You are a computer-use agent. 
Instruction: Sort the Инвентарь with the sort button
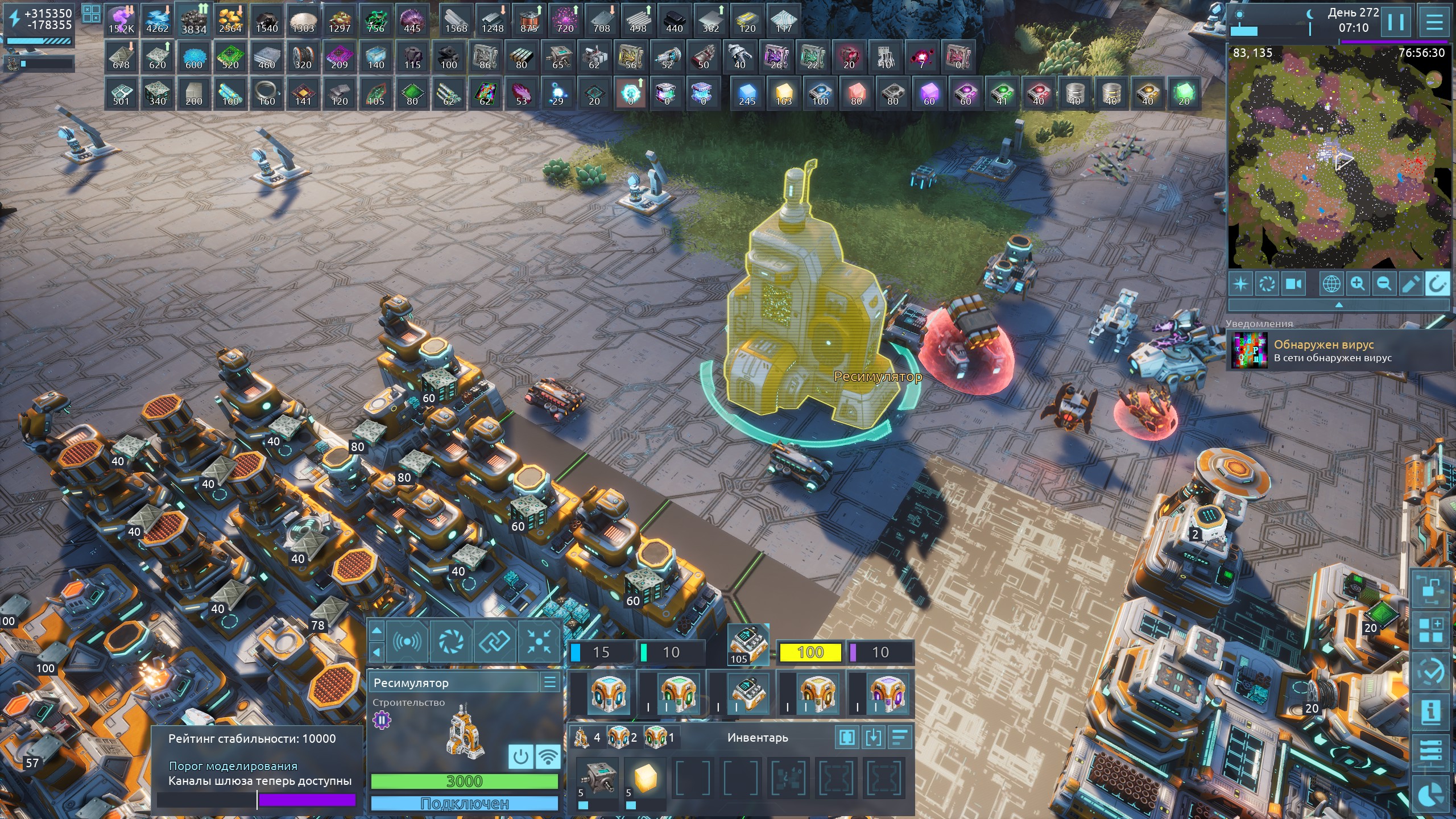(900, 738)
